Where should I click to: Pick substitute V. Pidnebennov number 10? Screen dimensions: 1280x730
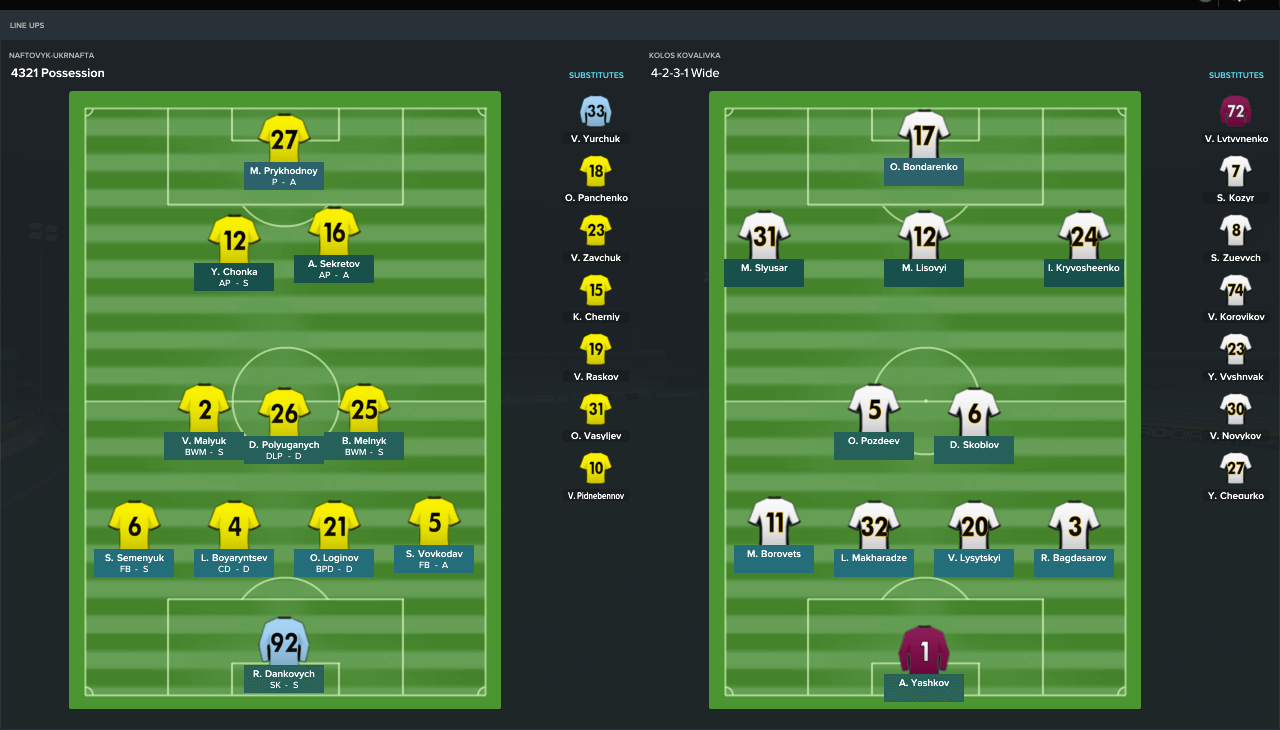click(x=596, y=468)
